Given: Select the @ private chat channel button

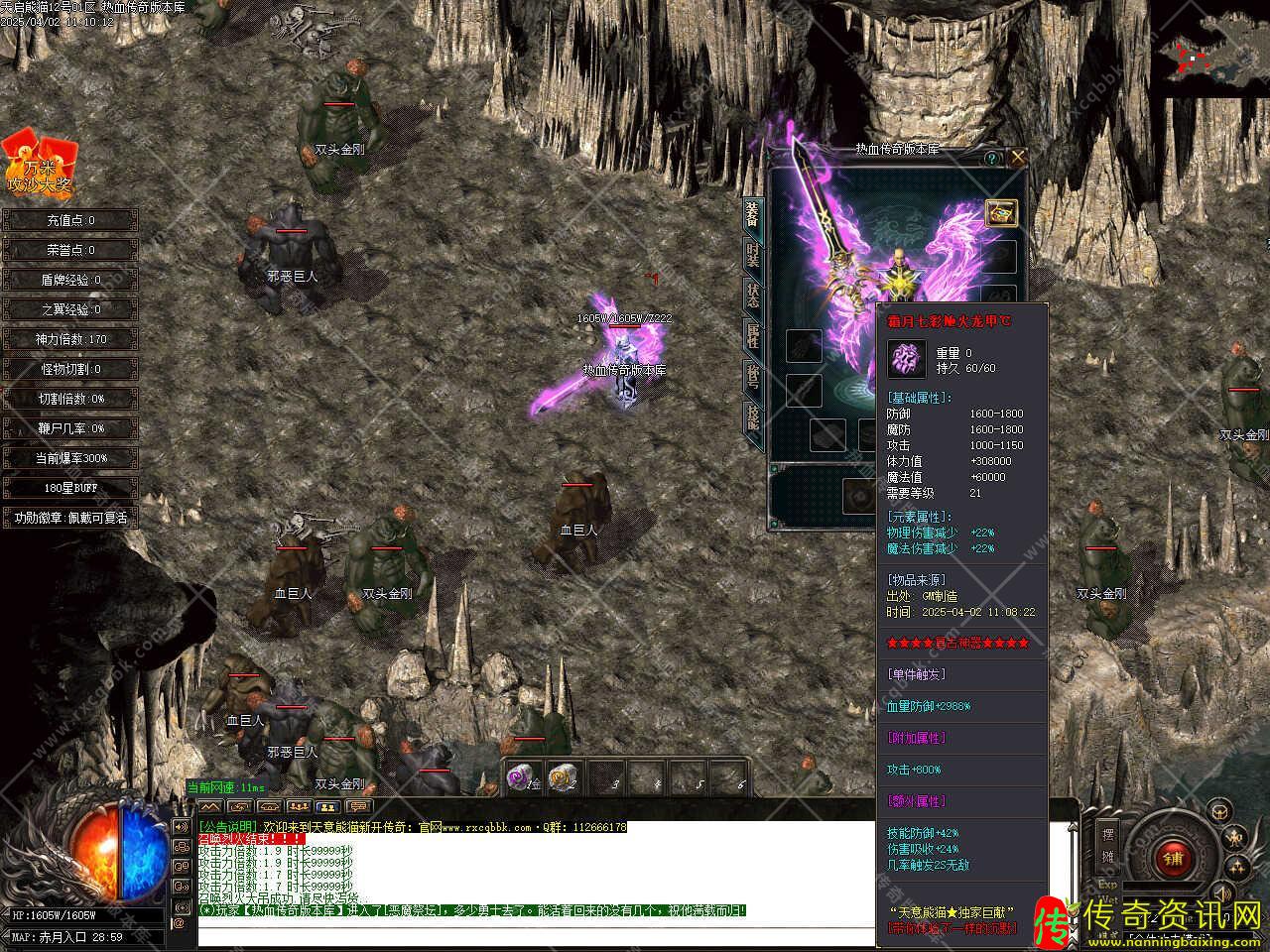Looking at the screenshot, I should (180, 924).
